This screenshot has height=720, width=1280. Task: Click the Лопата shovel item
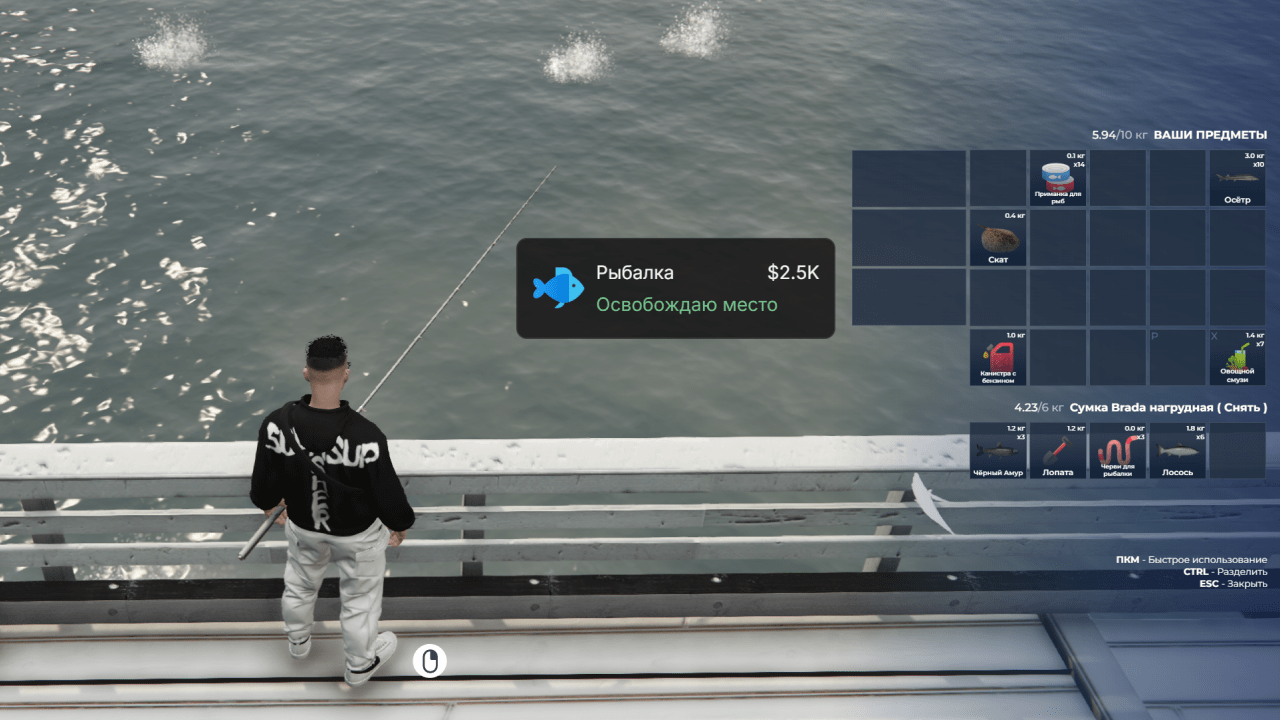click(1057, 450)
